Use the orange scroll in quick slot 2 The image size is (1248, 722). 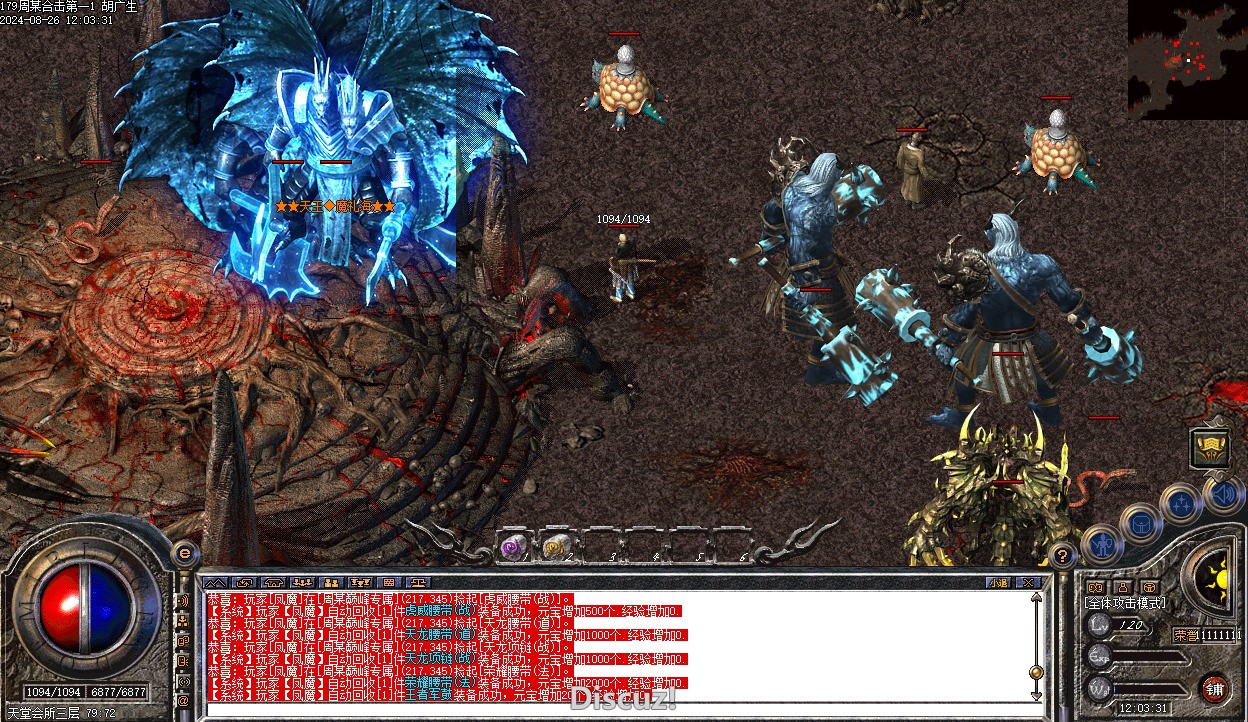click(555, 546)
